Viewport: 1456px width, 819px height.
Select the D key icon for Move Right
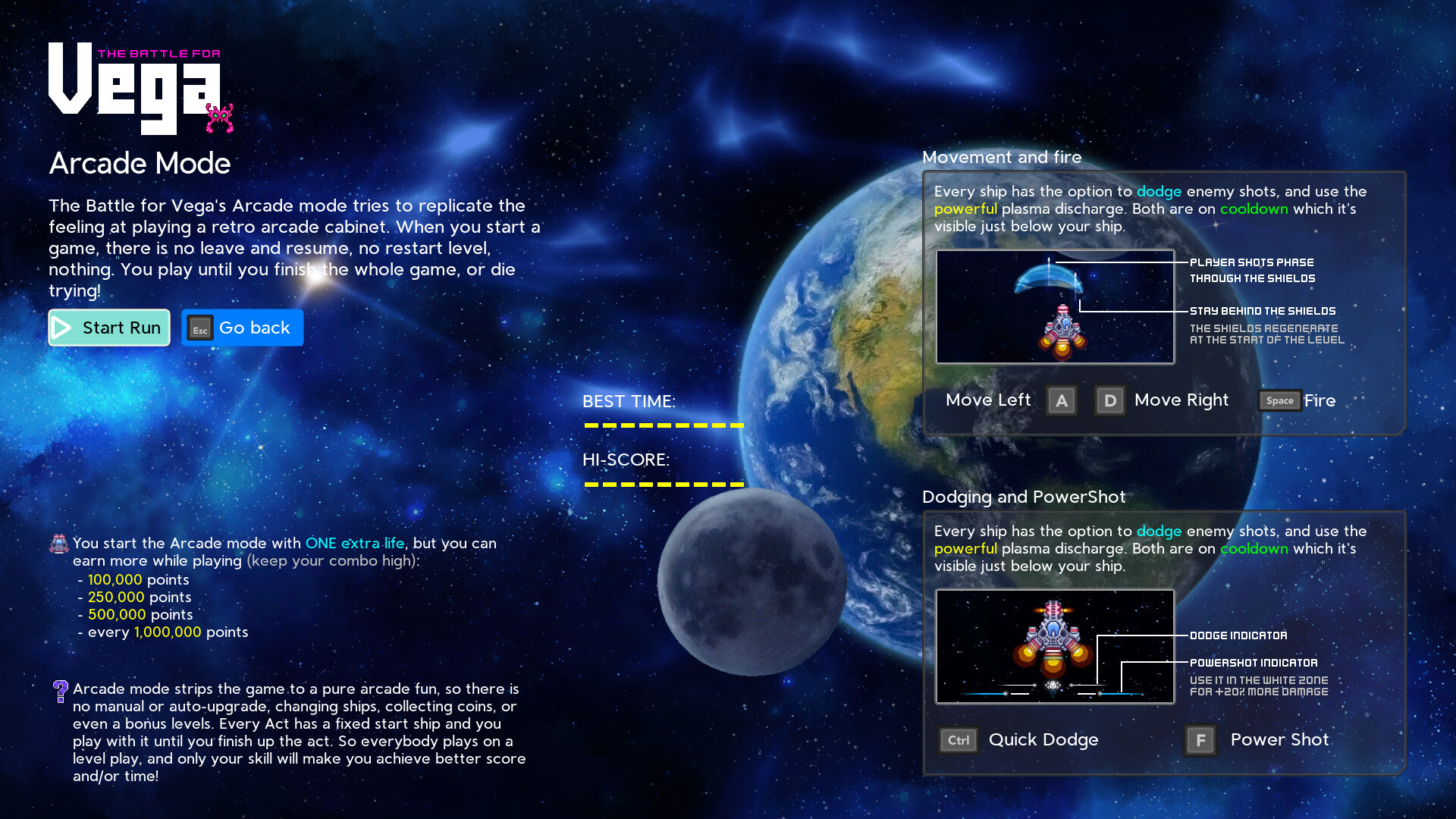pos(1110,400)
